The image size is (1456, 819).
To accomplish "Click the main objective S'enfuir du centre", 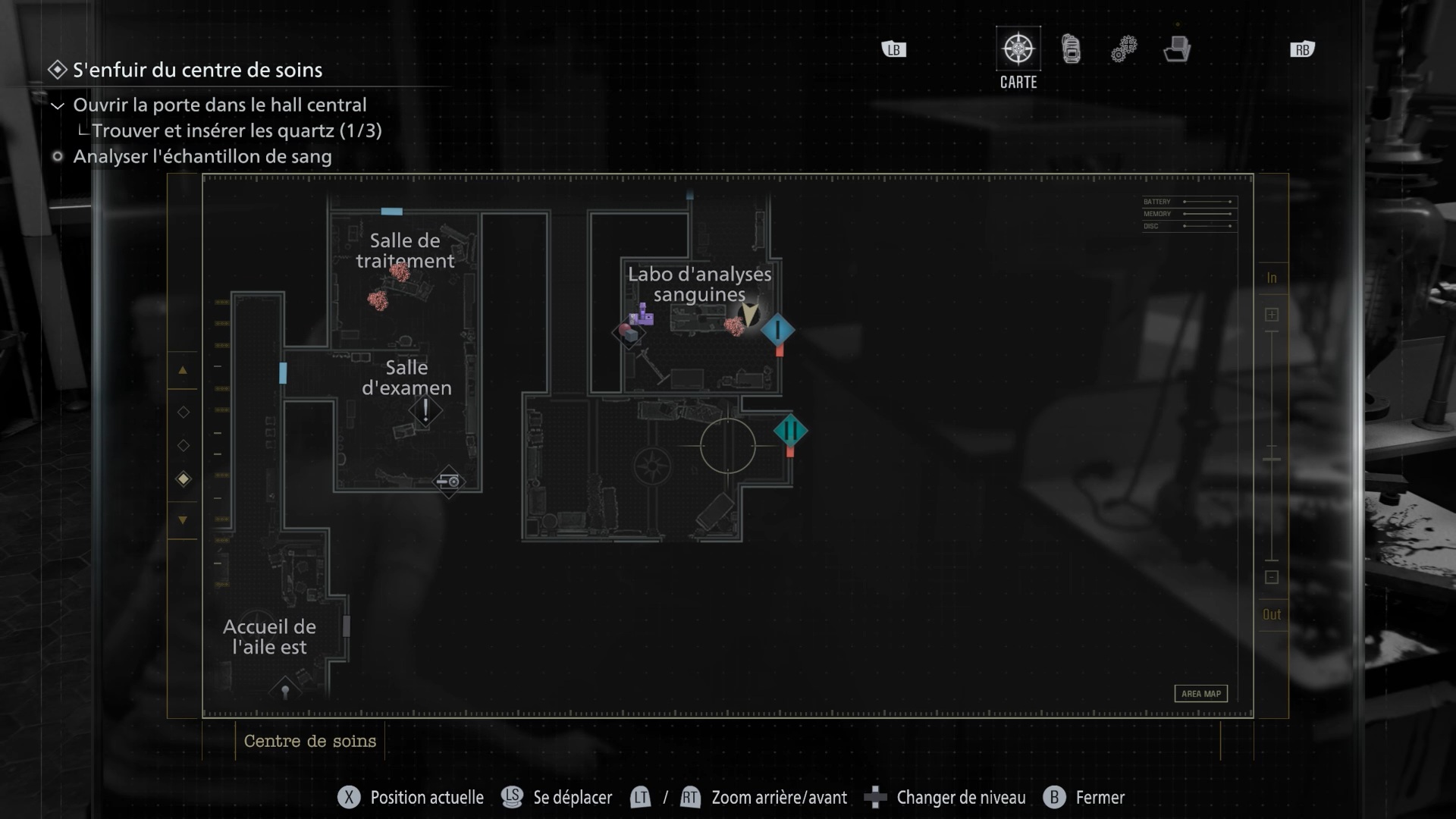I will coord(197,70).
